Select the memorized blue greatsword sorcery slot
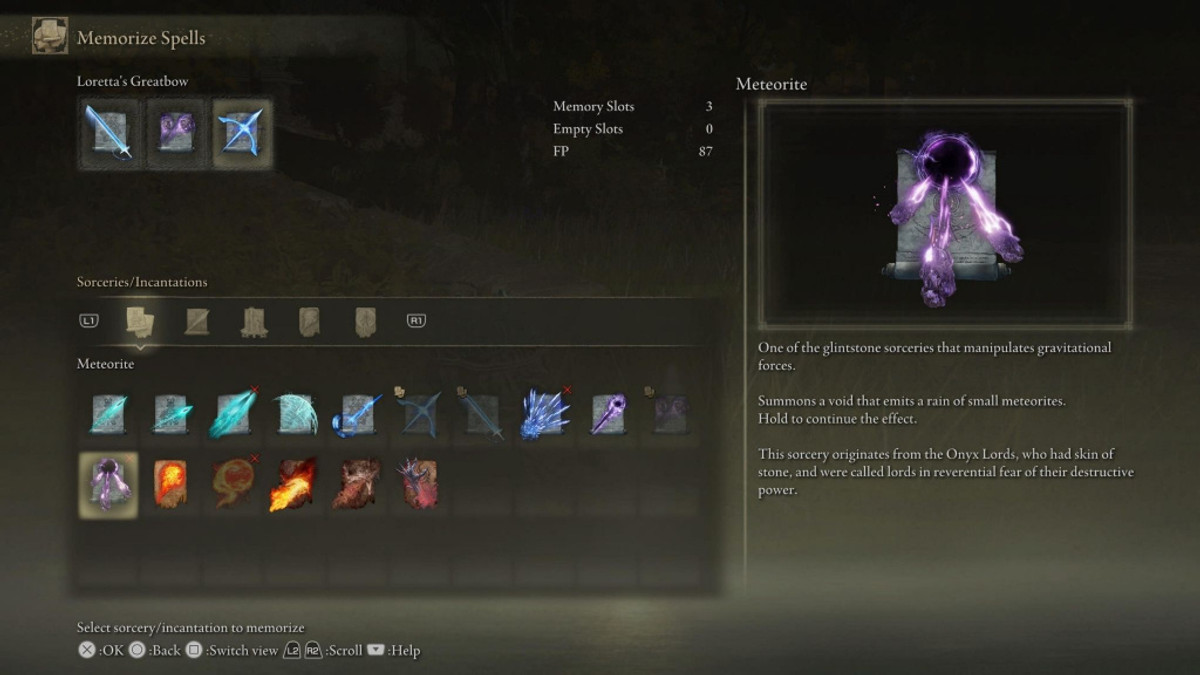1200x675 pixels. point(108,132)
